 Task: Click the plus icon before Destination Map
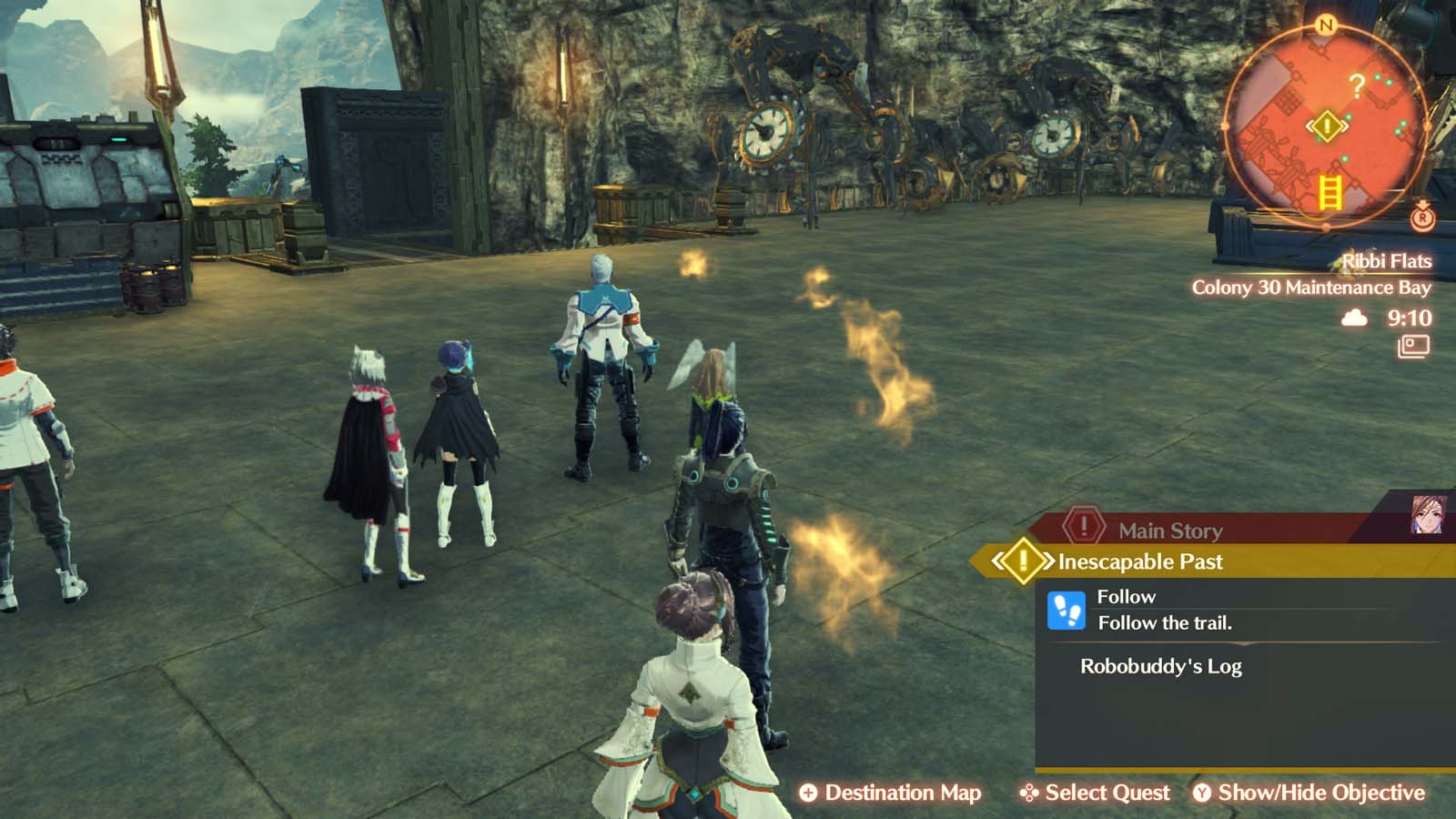pyautogui.click(x=807, y=793)
